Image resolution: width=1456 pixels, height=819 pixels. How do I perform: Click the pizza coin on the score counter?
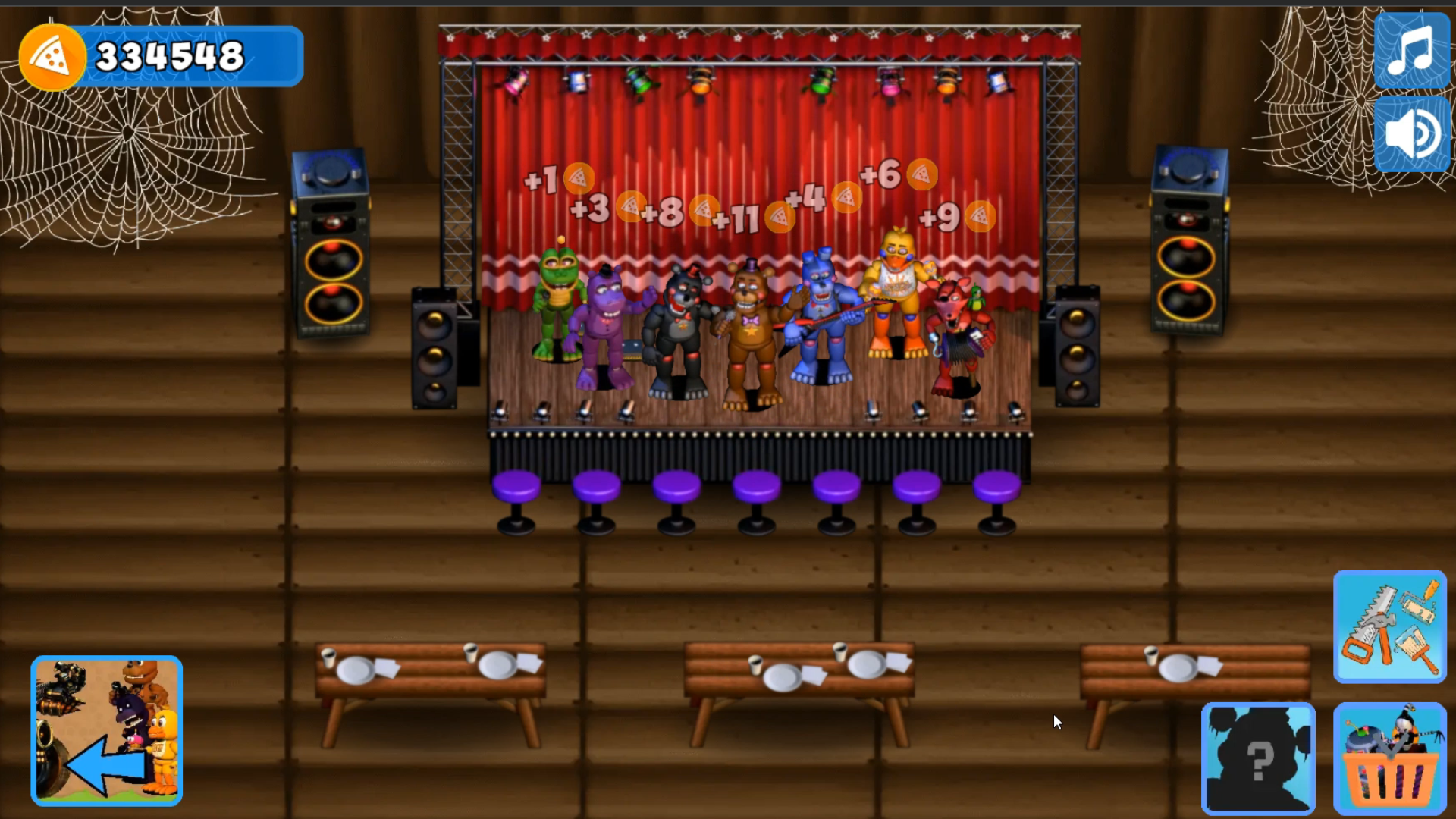(51, 55)
